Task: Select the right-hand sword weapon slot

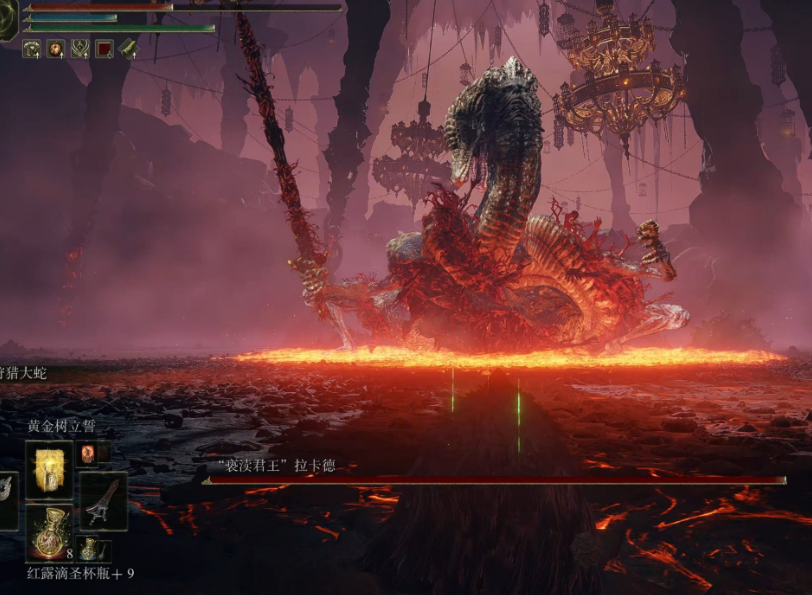Action: click(104, 500)
